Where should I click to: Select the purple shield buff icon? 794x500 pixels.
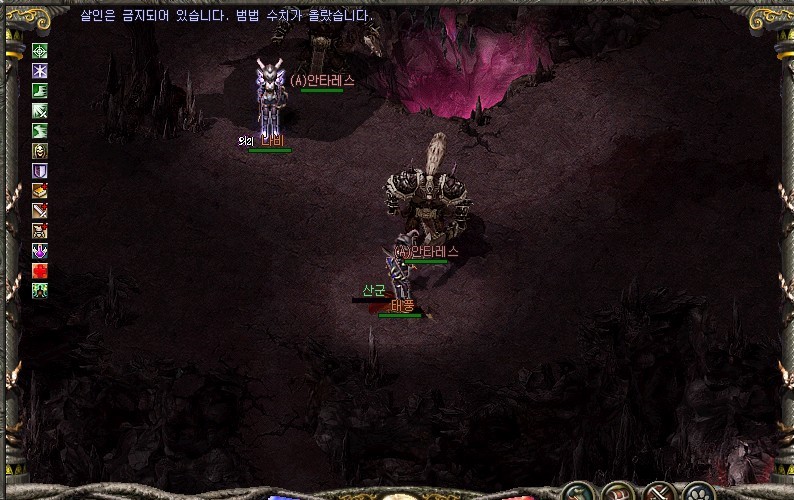point(40,171)
